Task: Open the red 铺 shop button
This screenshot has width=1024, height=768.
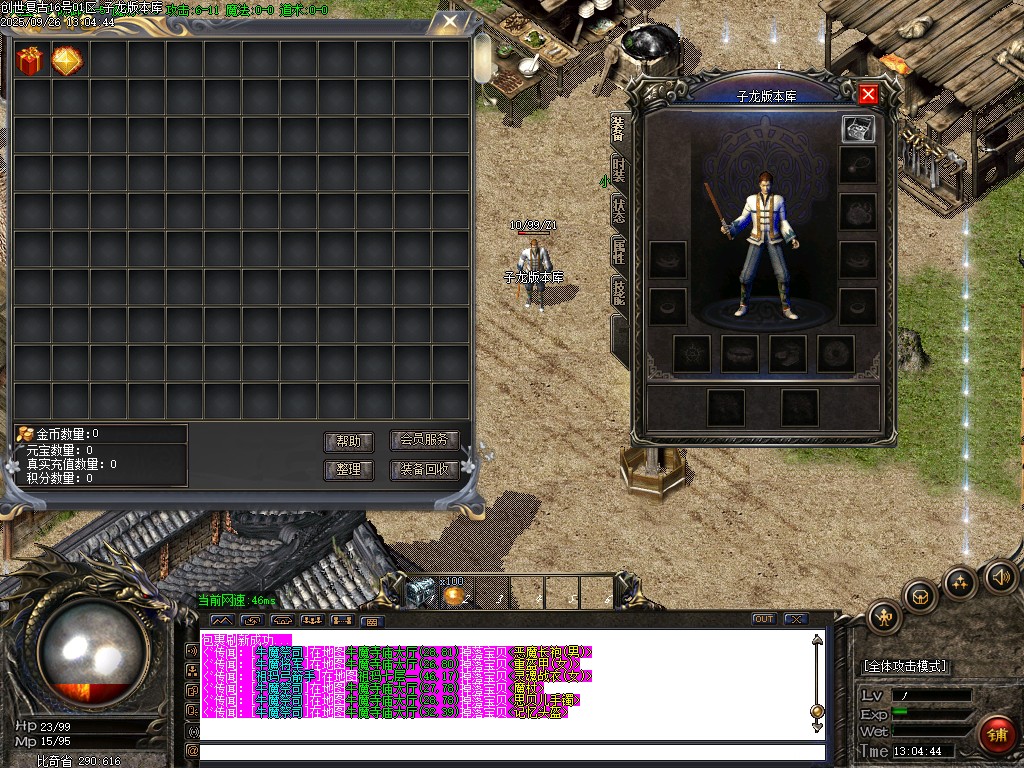Action: point(996,735)
